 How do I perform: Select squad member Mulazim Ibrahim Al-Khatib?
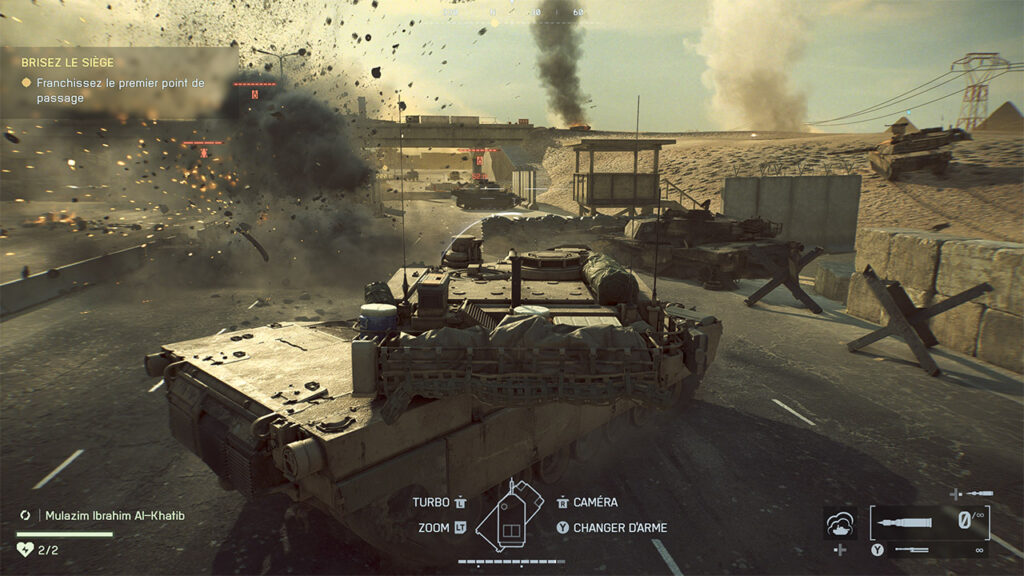pos(115,516)
